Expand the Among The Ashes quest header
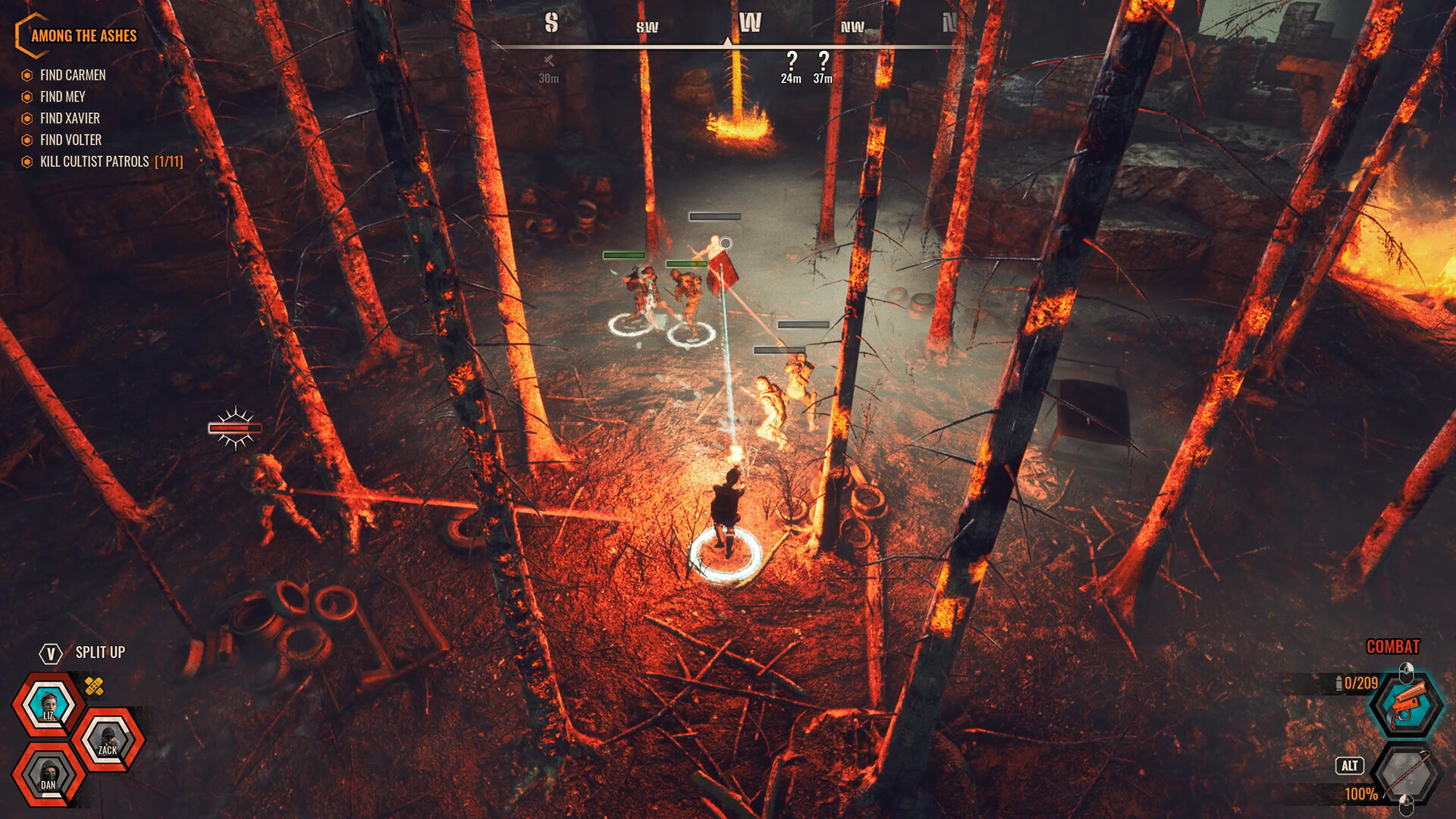The image size is (1456, 819). pos(83,36)
